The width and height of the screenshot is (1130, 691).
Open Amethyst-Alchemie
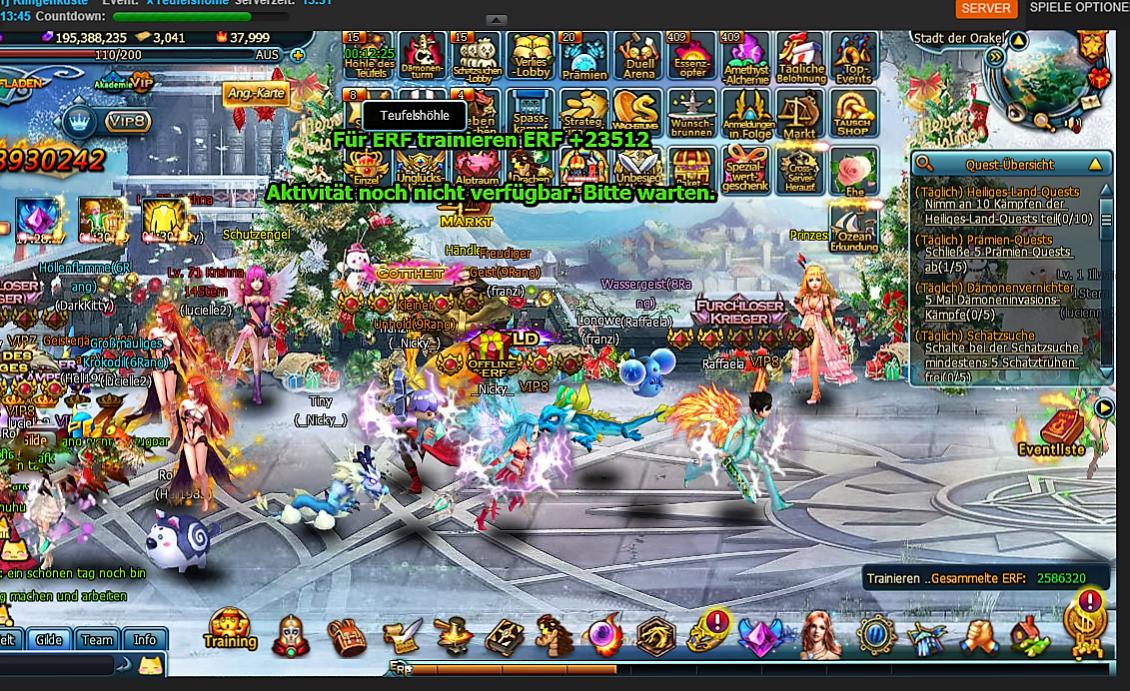tap(745, 56)
